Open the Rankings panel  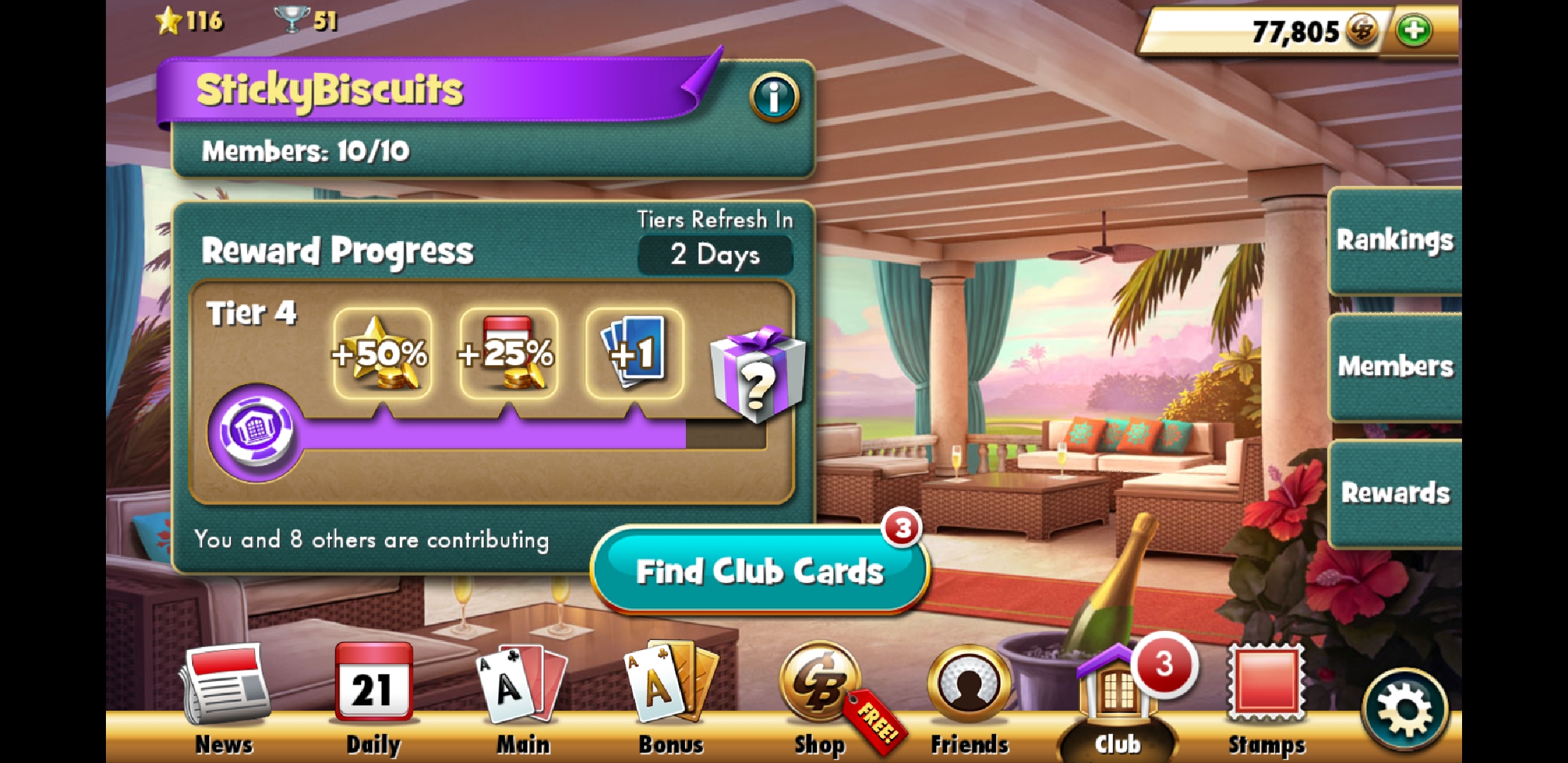(1395, 240)
